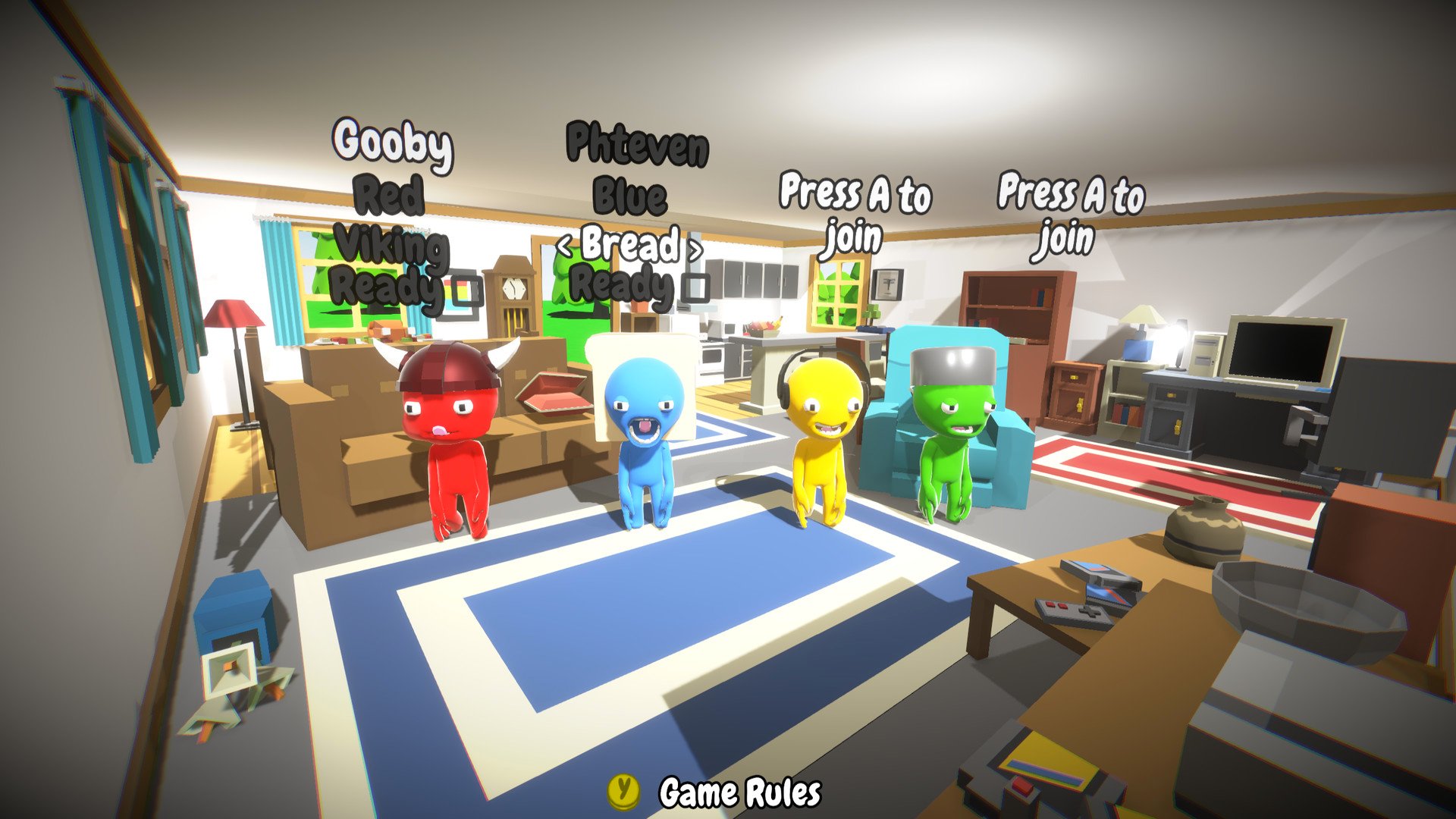Click the right arrow on the Bread costume selector

point(695,248)
